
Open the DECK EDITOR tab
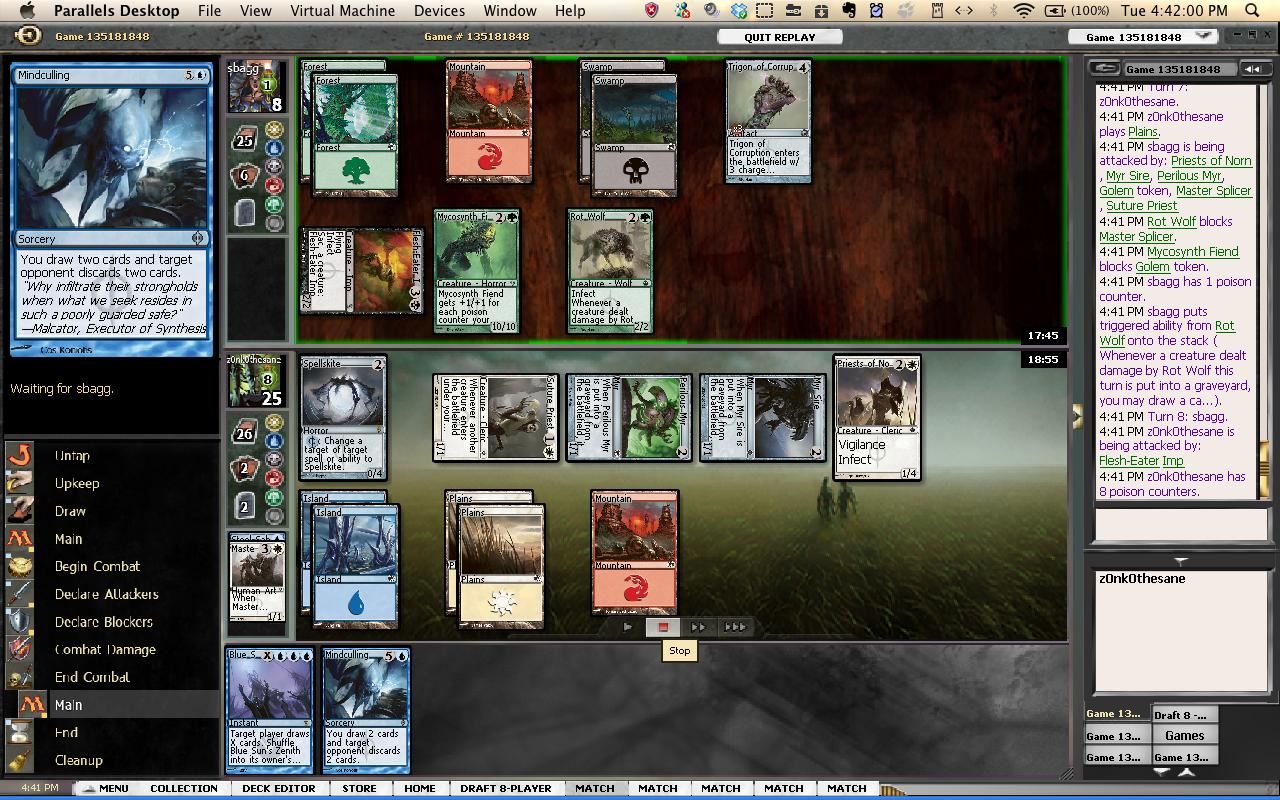[279, 788]
